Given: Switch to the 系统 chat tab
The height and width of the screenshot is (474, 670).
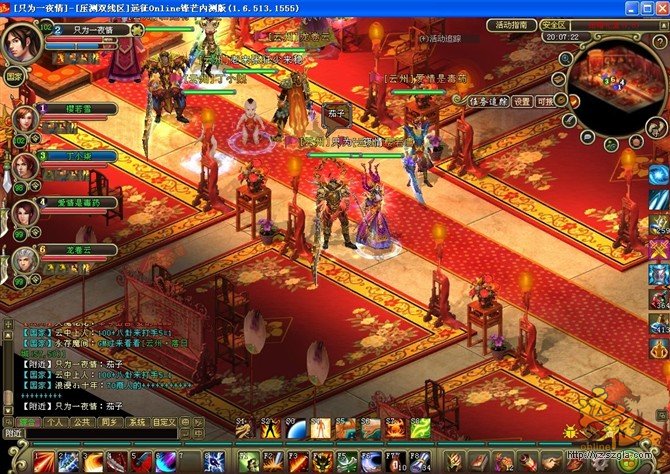Looking at the screenshot, I should point(138,422).
